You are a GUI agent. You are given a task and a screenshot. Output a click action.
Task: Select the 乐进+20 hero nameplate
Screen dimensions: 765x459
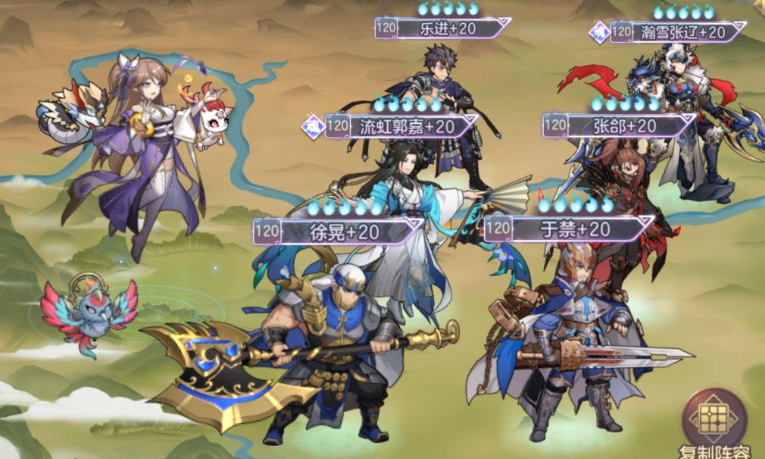pyautogui.click(x=446, y=28)
